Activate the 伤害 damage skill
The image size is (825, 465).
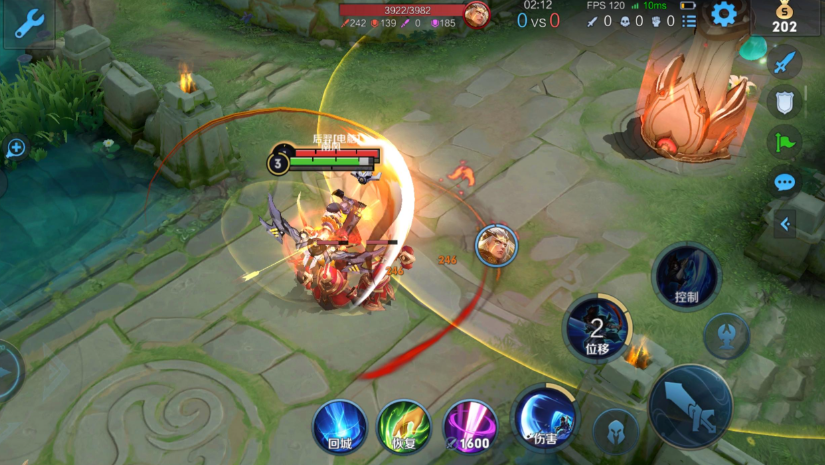coord(545,418)
